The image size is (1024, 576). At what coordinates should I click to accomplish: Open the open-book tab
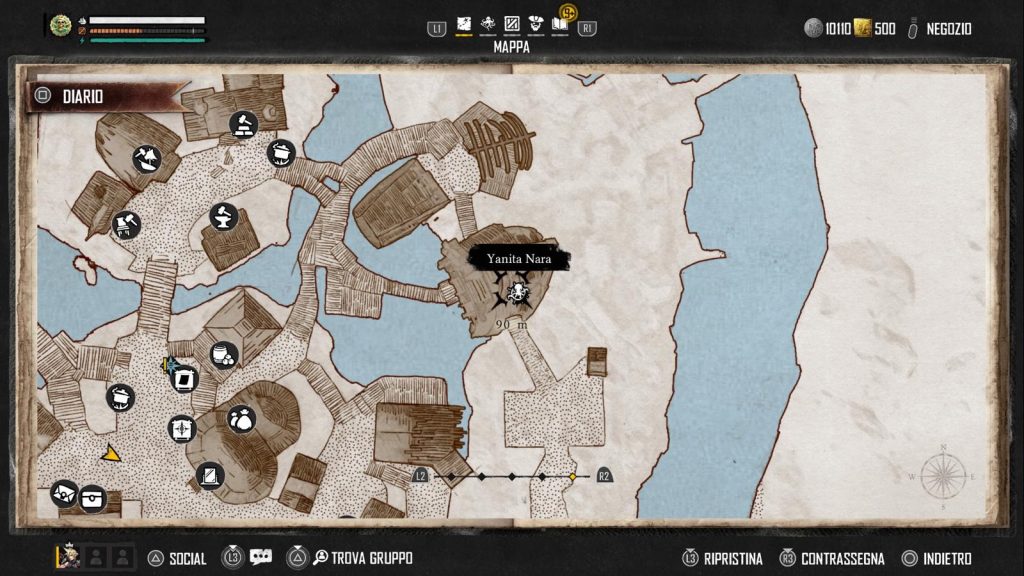pos(559,25)
